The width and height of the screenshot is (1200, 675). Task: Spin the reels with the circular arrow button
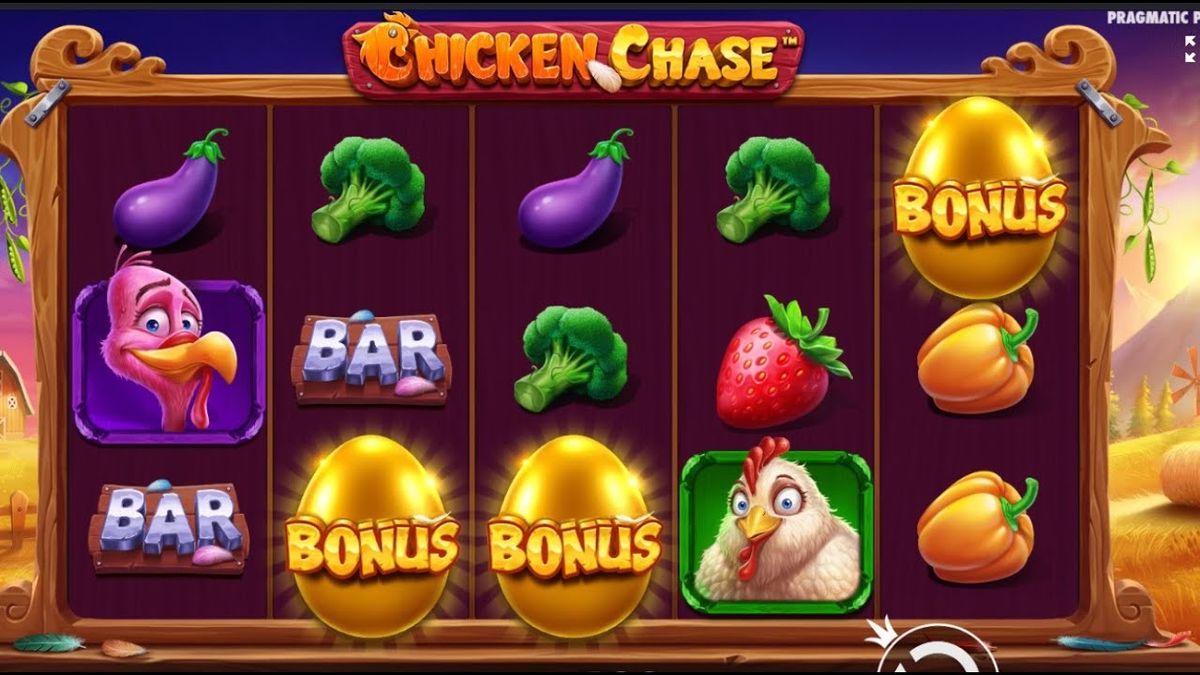coord(936,655)
